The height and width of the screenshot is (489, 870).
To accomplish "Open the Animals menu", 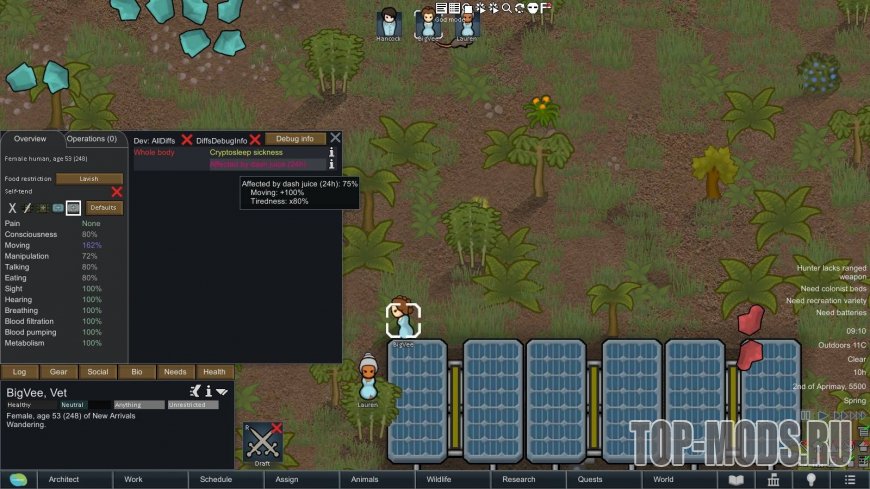I will pyautogui.click(x=365, y=479).
